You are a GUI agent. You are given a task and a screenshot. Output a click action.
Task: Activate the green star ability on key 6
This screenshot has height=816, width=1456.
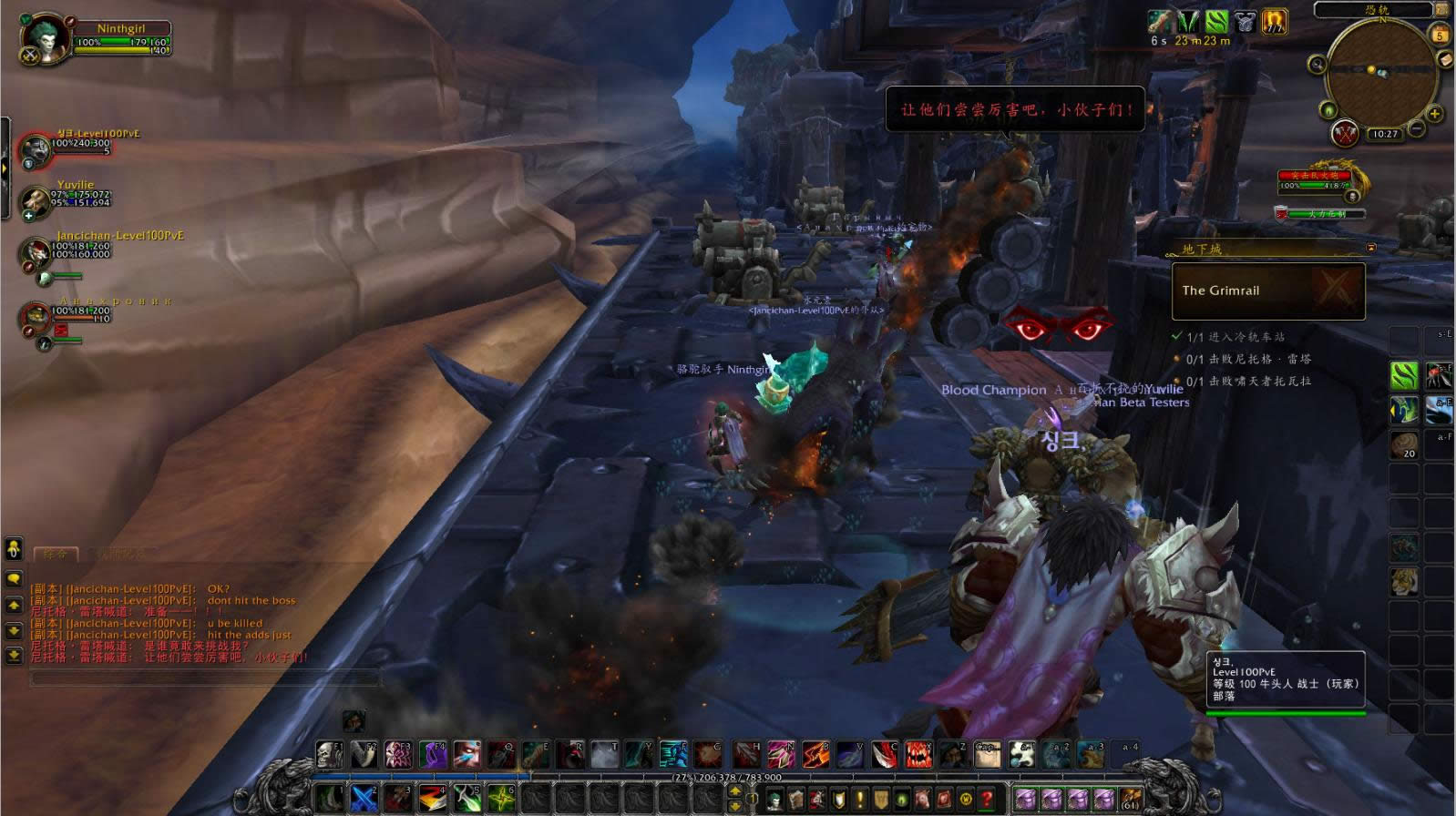[x=500, y=799]
